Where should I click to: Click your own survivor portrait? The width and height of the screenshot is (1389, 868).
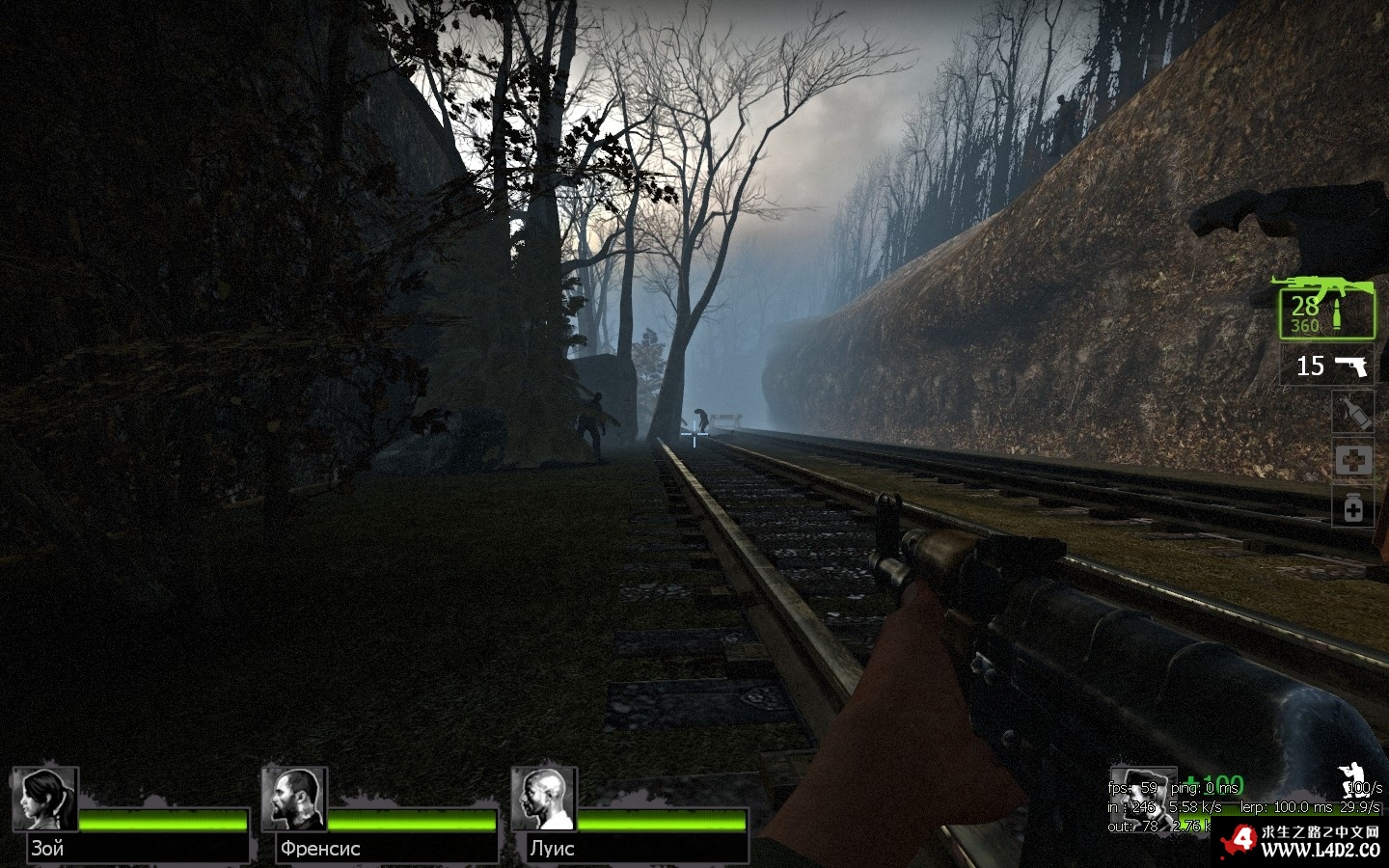point(1141,793)
